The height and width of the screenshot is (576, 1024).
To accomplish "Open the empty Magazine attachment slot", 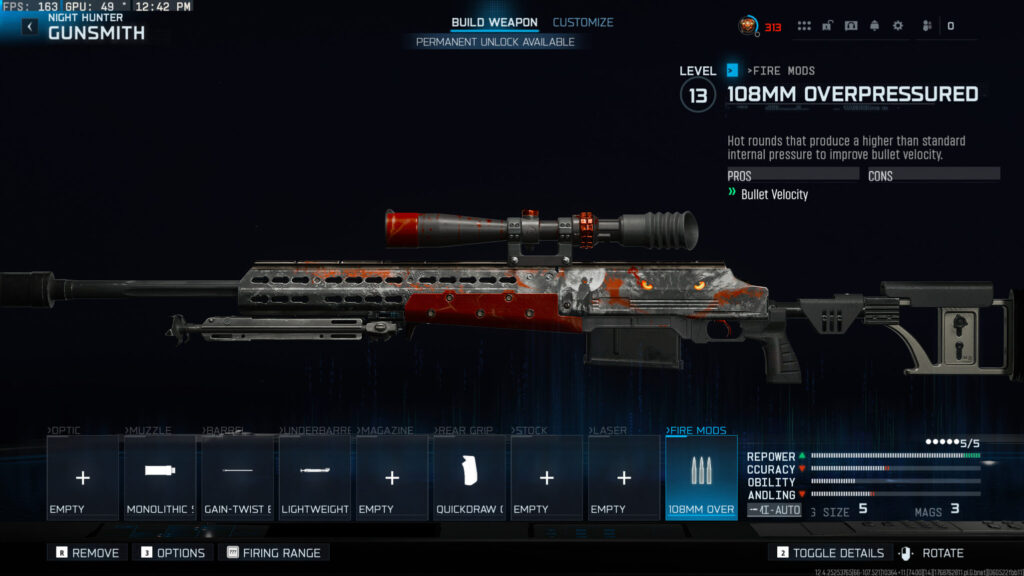I will (392, 478).
